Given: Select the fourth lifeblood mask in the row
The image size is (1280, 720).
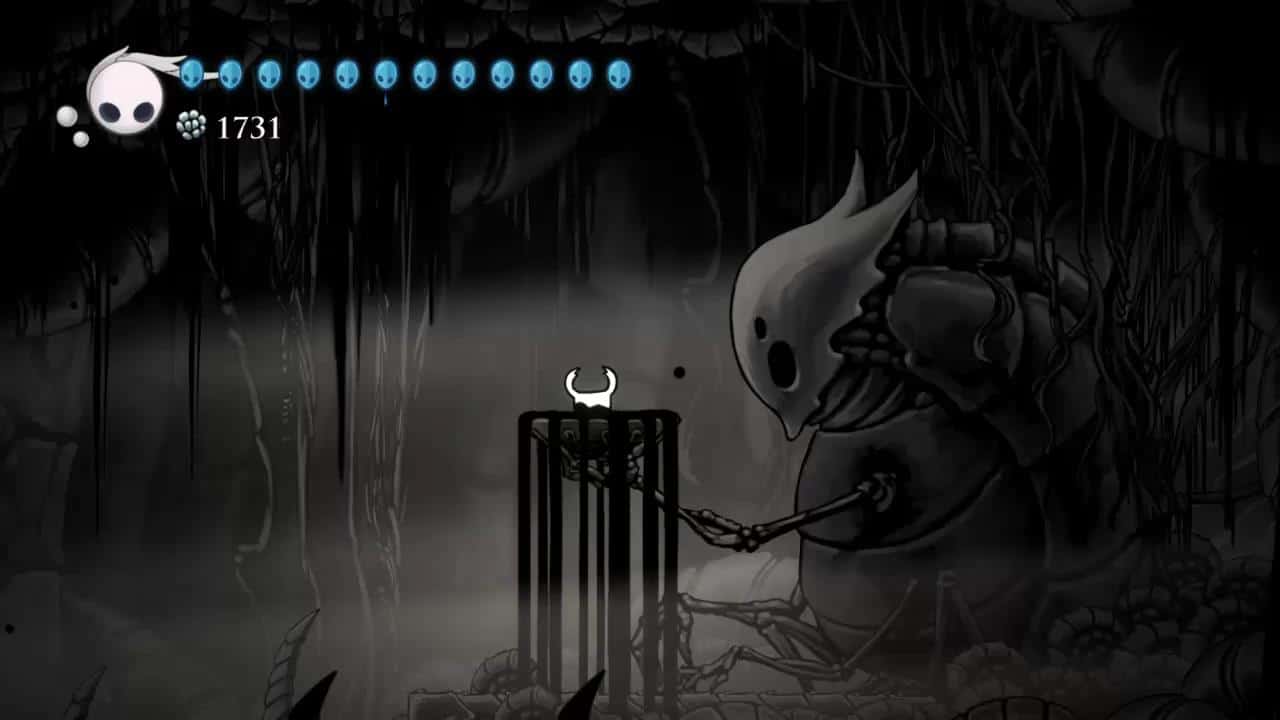Looking at the screenshot, I should pos(306,72).
